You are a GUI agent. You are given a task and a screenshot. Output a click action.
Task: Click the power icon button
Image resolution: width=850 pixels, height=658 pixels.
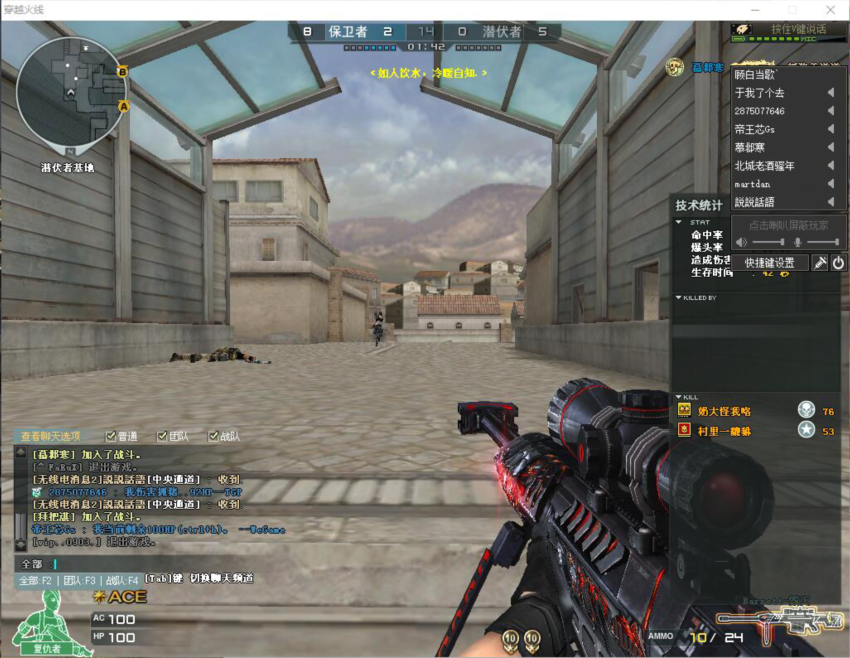838,263
